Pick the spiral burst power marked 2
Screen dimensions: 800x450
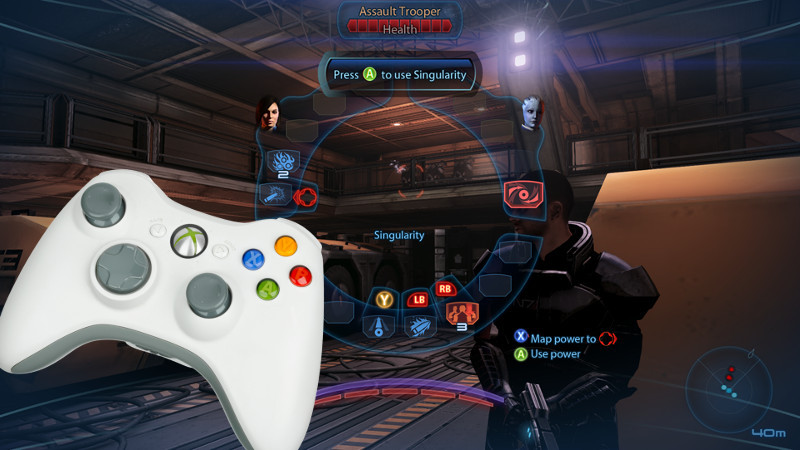pos(280,161)
